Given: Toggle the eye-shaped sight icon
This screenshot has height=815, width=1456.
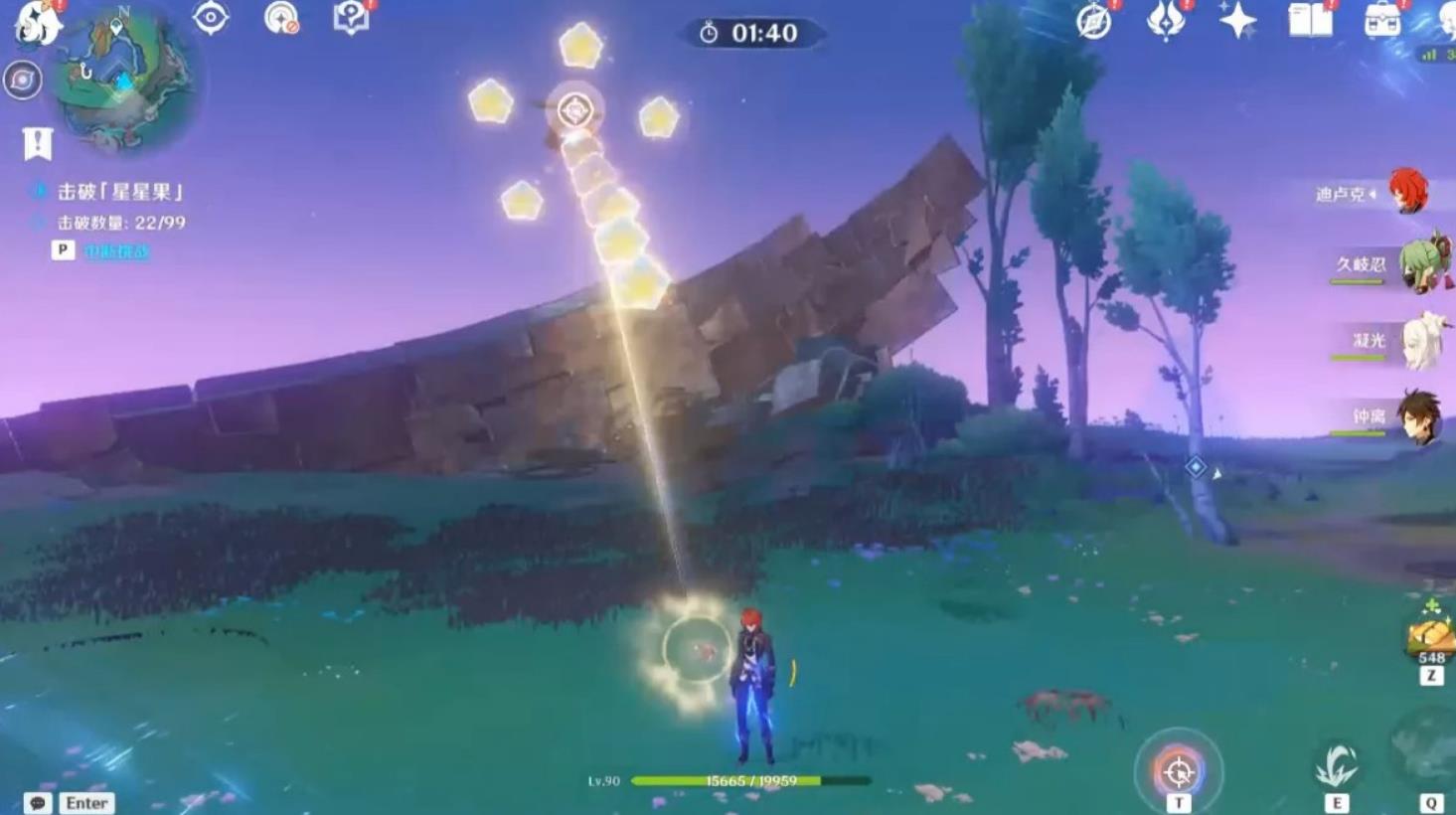Looking at the screenshot, I should [211, 18].
